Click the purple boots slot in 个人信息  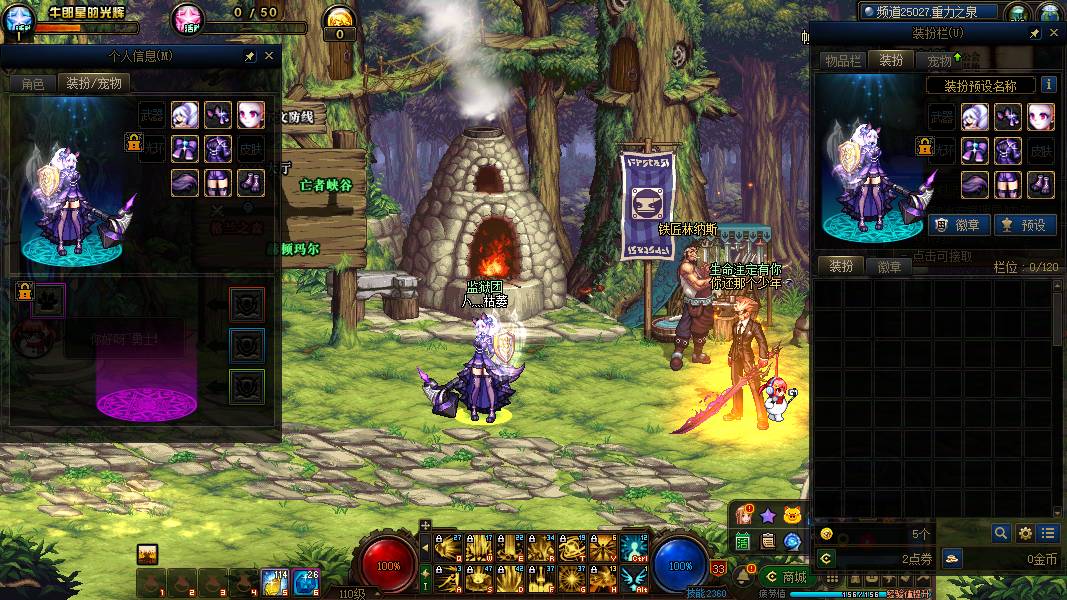(250, 183)
